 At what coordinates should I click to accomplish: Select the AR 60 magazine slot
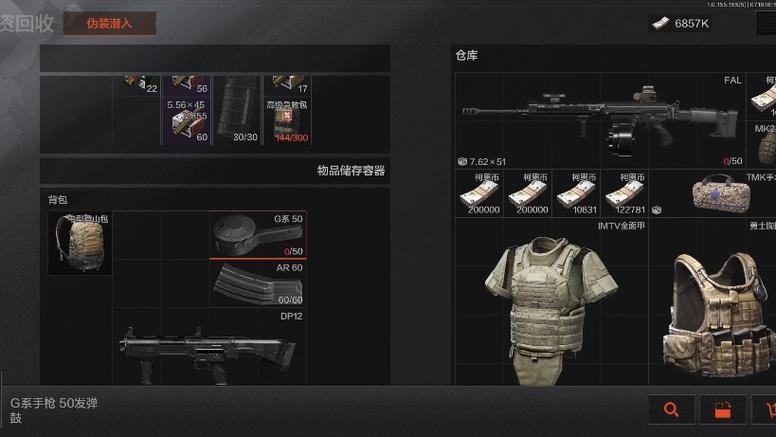[x=258, y=283]
